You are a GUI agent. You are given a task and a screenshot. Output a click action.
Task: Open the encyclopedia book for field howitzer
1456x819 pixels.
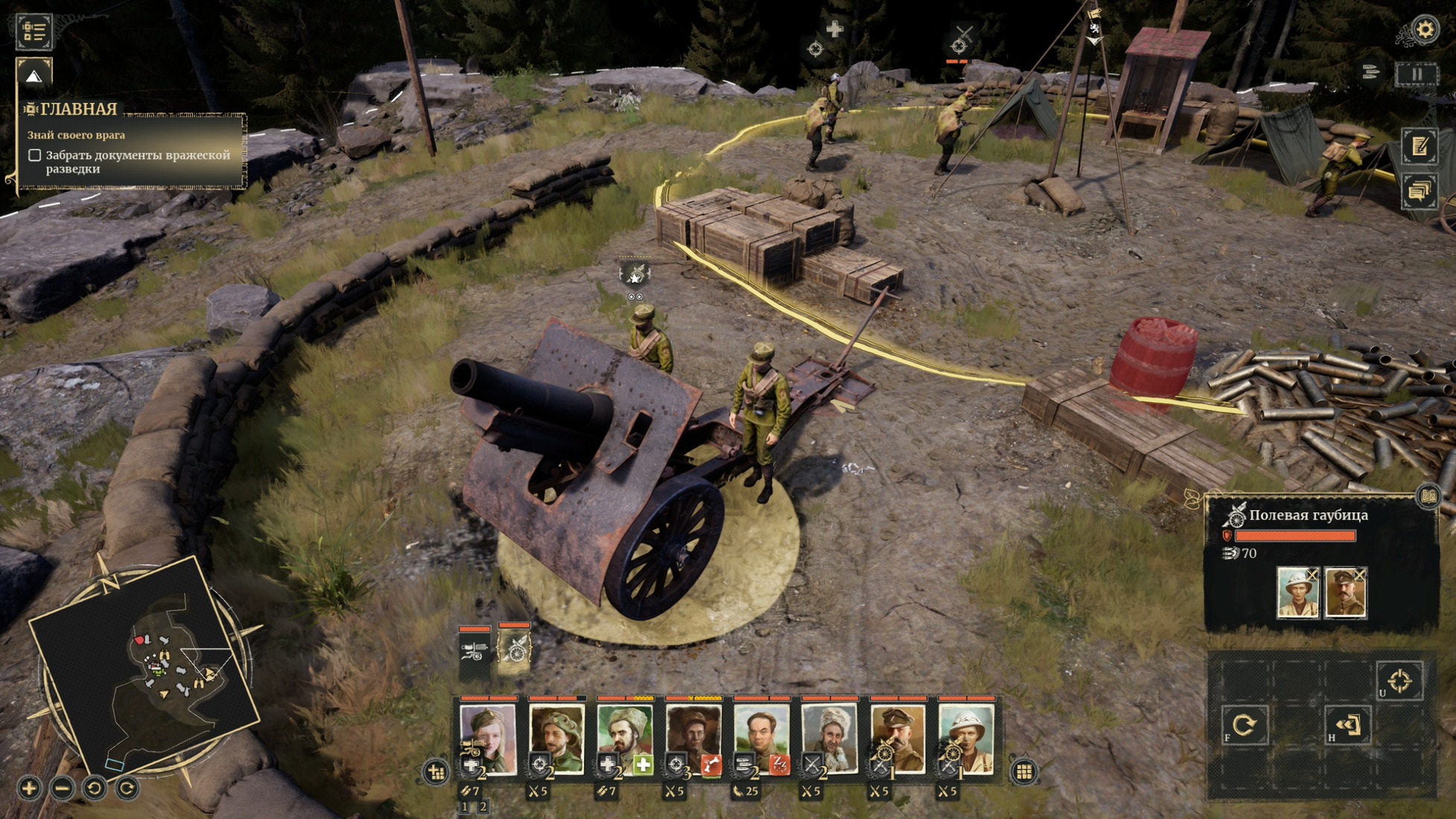pos(1428,496)
